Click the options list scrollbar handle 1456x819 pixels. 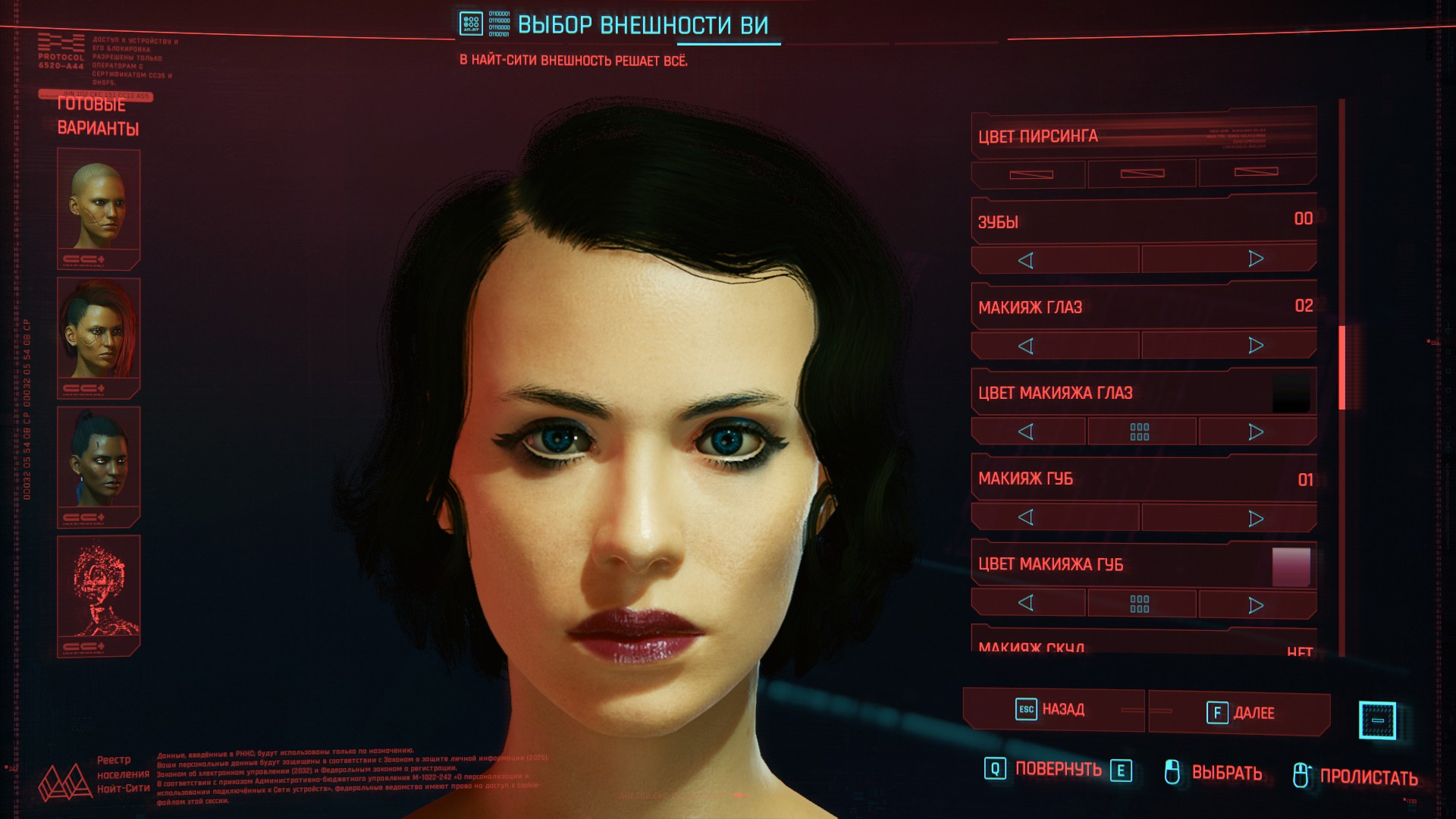1342,368
